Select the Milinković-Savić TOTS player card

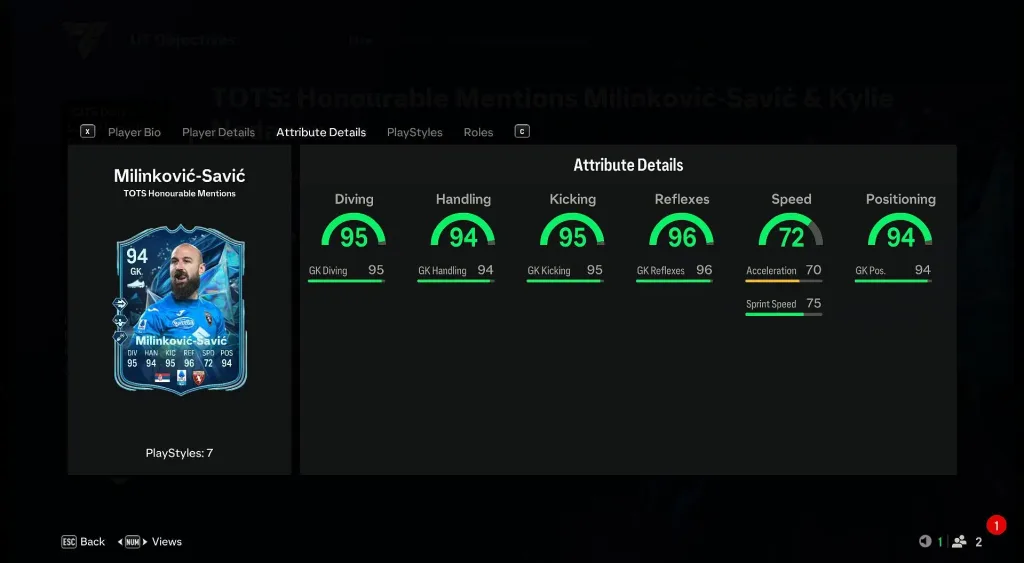(x=180, y=309)
